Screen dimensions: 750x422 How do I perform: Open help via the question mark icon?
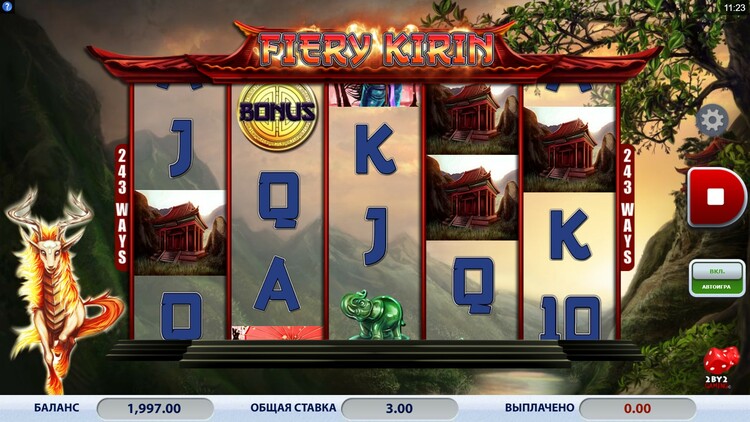click(x=7, y=7)
